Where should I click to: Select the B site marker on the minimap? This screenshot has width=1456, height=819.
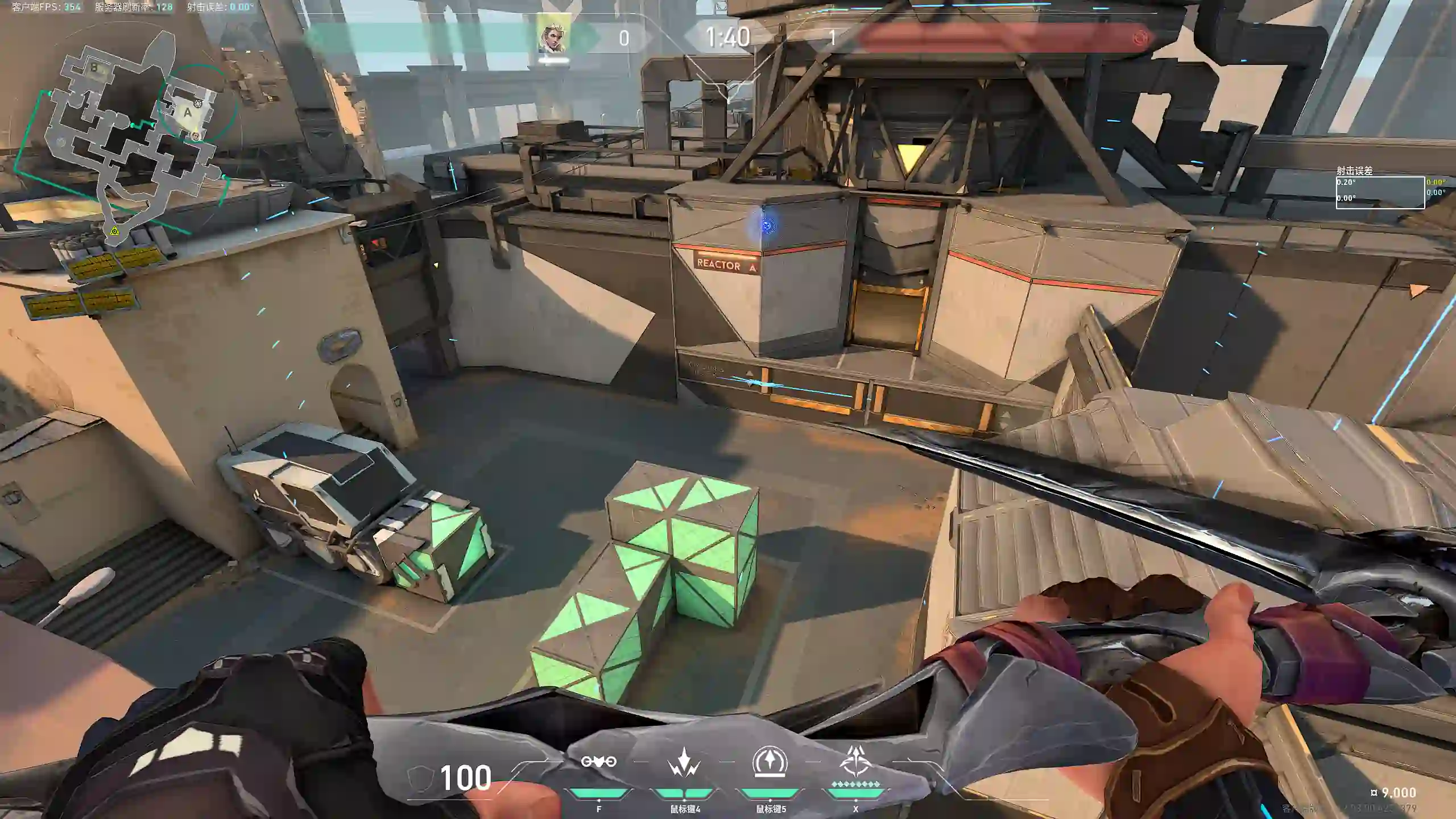(94, 68)
